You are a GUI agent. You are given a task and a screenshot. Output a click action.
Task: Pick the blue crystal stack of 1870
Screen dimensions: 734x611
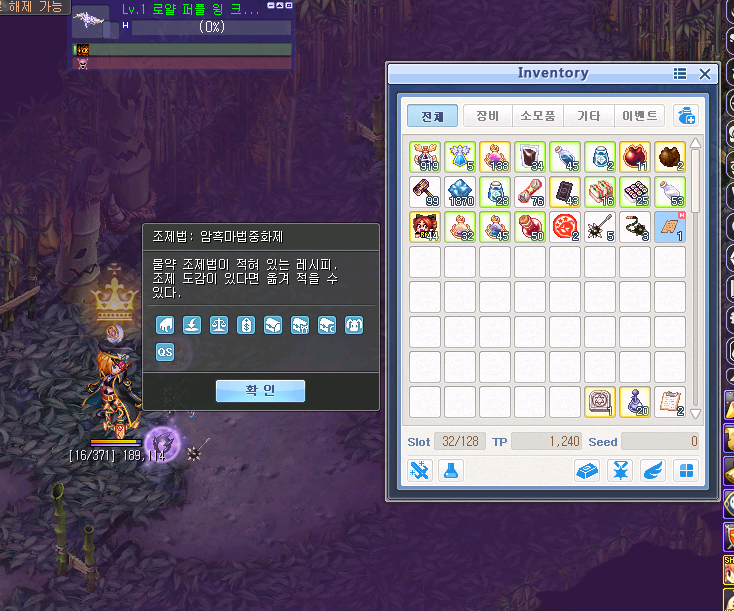click(x=460, y=192)
